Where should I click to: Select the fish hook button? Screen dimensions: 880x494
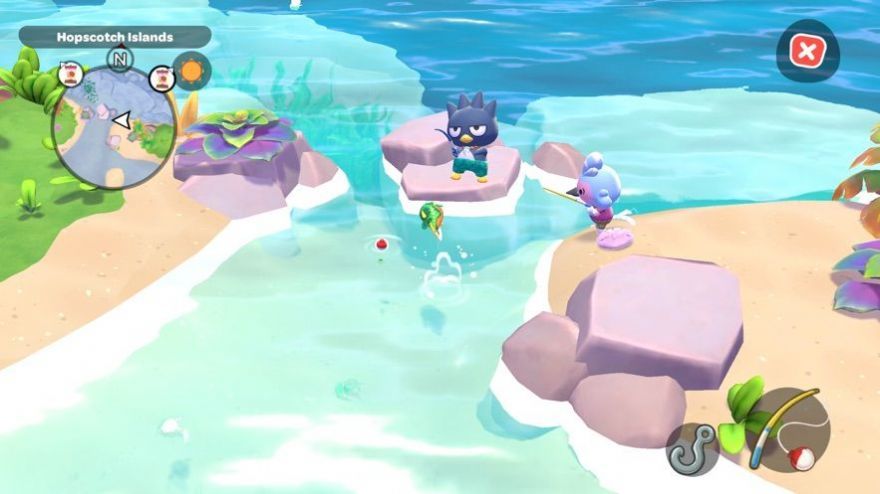tap(692, 449)
